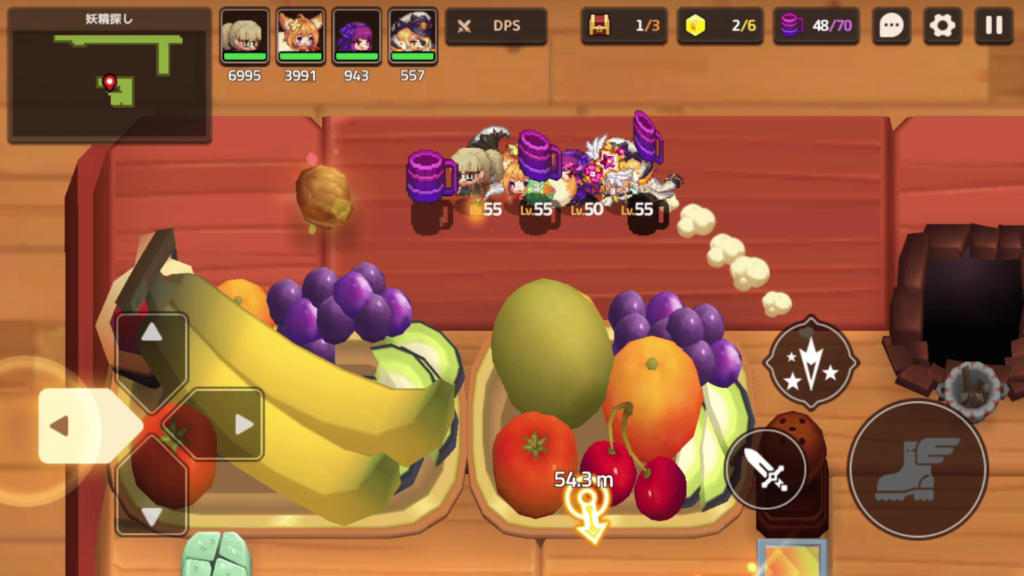This screenshot has height=576, width=1024.
Task: Open the dungeon minimap
Action: click(x=110, y=76)
